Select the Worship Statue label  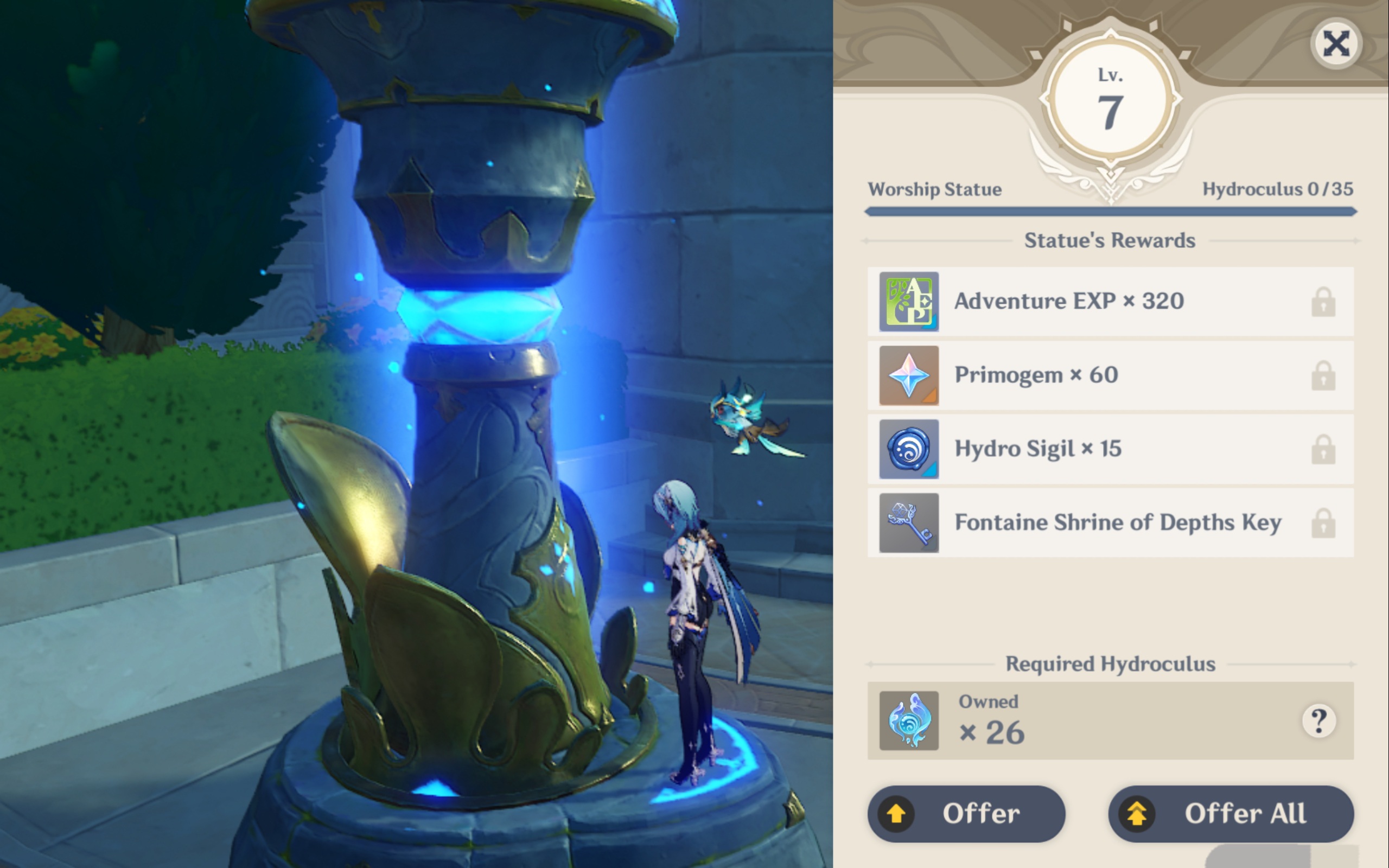(934, 189)
